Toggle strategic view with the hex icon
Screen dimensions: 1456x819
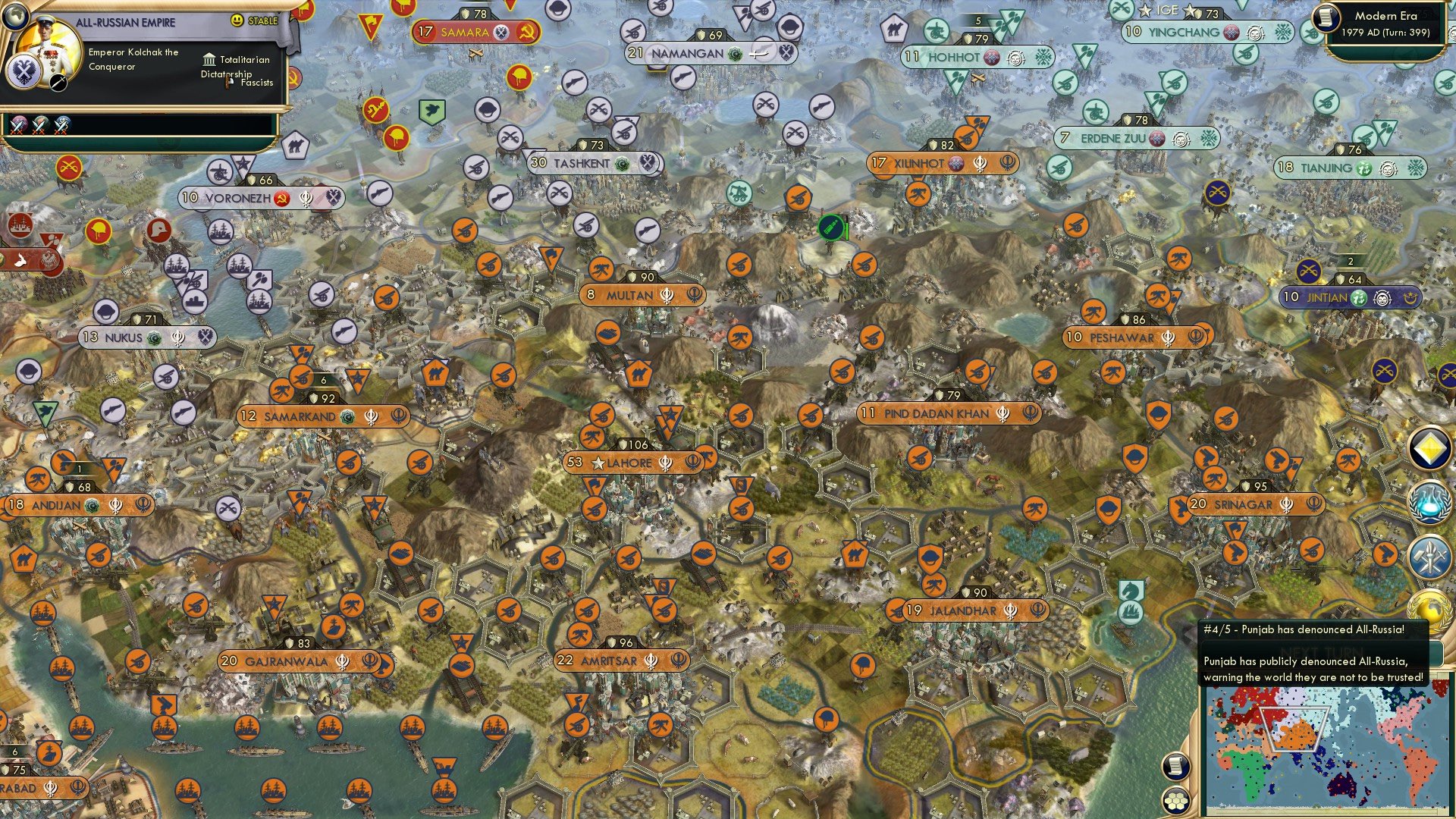(x=1175, y=801)
